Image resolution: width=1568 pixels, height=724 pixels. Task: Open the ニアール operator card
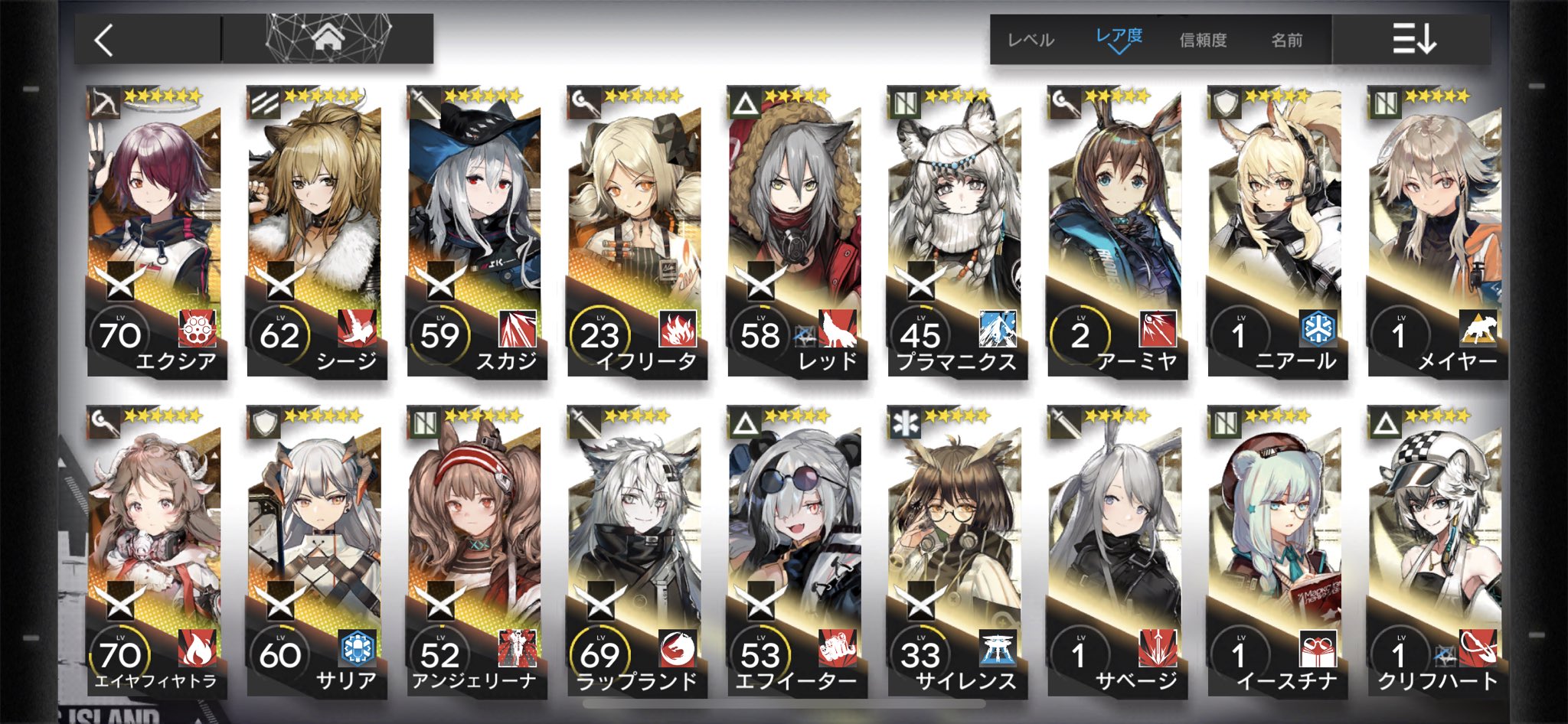click(x=1276, y=231)
